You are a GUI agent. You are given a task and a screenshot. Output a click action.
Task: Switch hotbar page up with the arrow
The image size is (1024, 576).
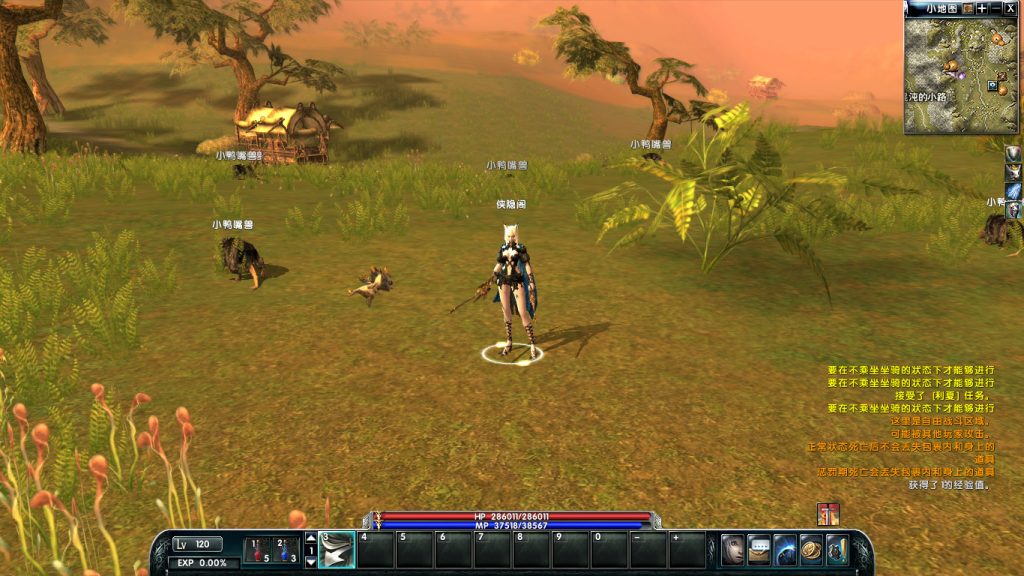(x=310, y=537)
